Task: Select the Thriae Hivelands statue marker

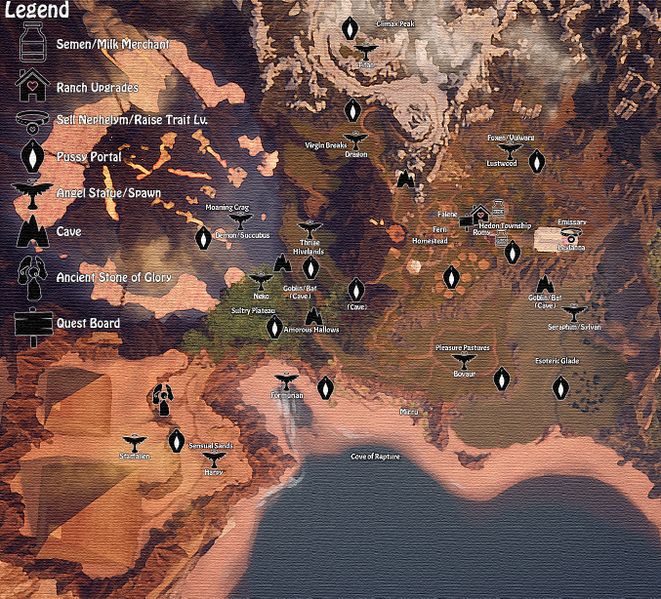Action: (x=309, y=227)
